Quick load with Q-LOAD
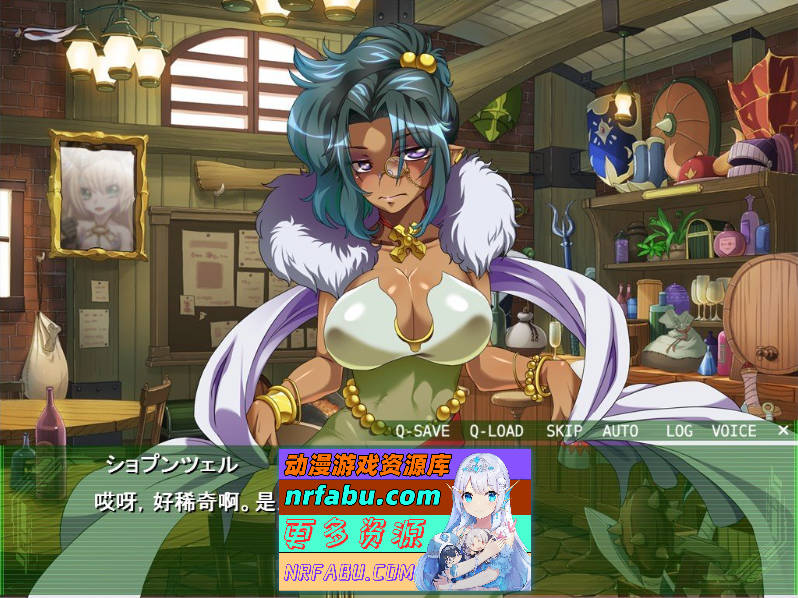This screenshot has height=598, width=798. pos(496,431)
